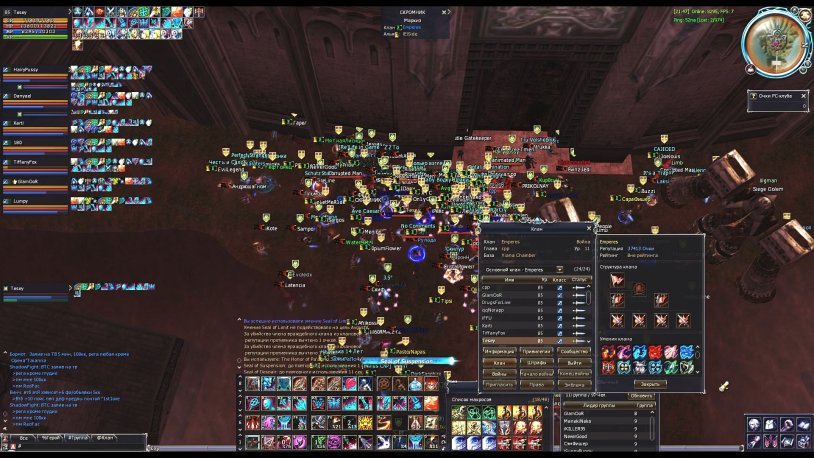
Task: Click the Привилегии button
Action: (x=536, y=351)
